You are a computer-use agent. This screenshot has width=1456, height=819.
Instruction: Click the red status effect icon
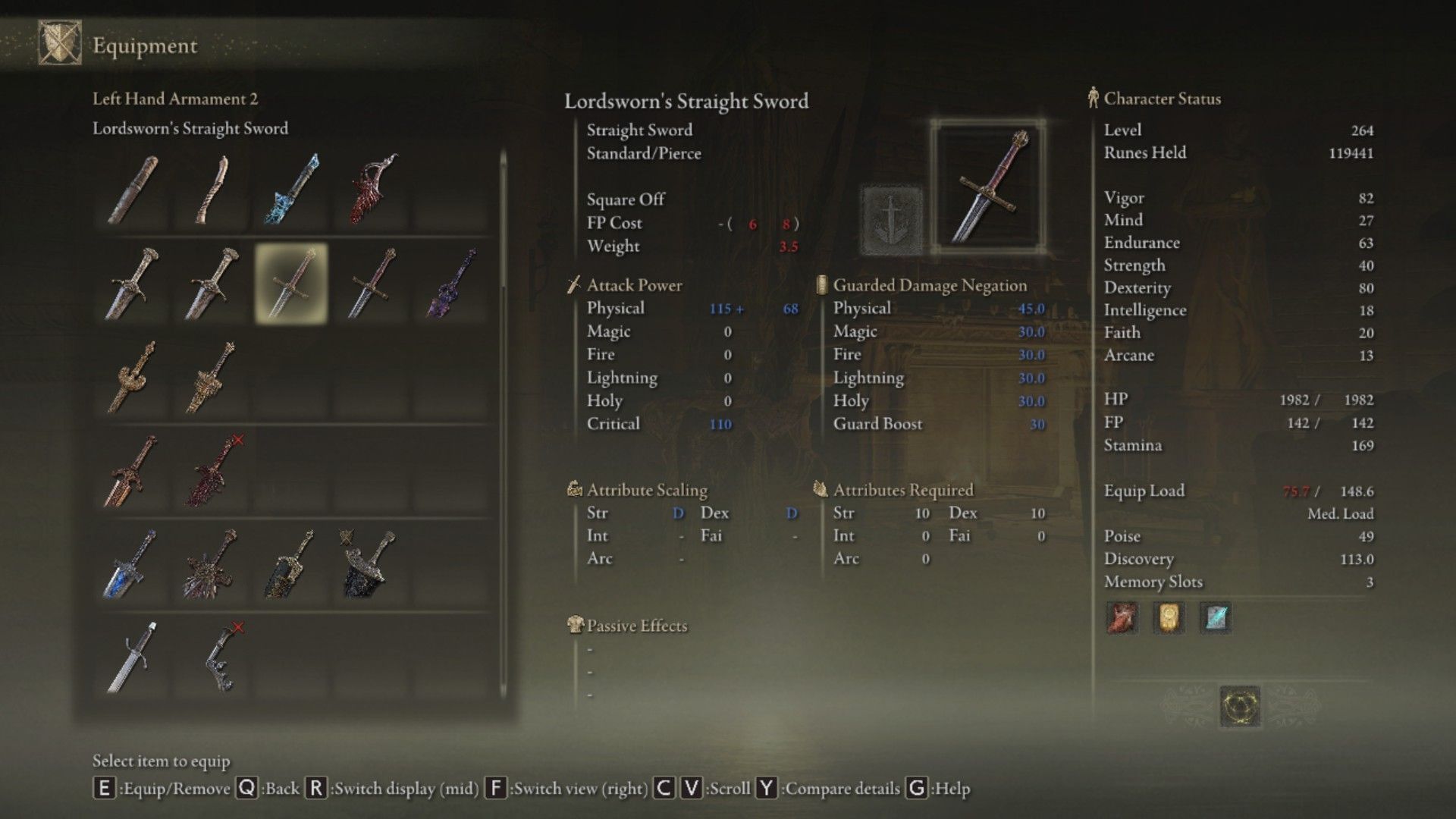click(x=1122, y=618)
